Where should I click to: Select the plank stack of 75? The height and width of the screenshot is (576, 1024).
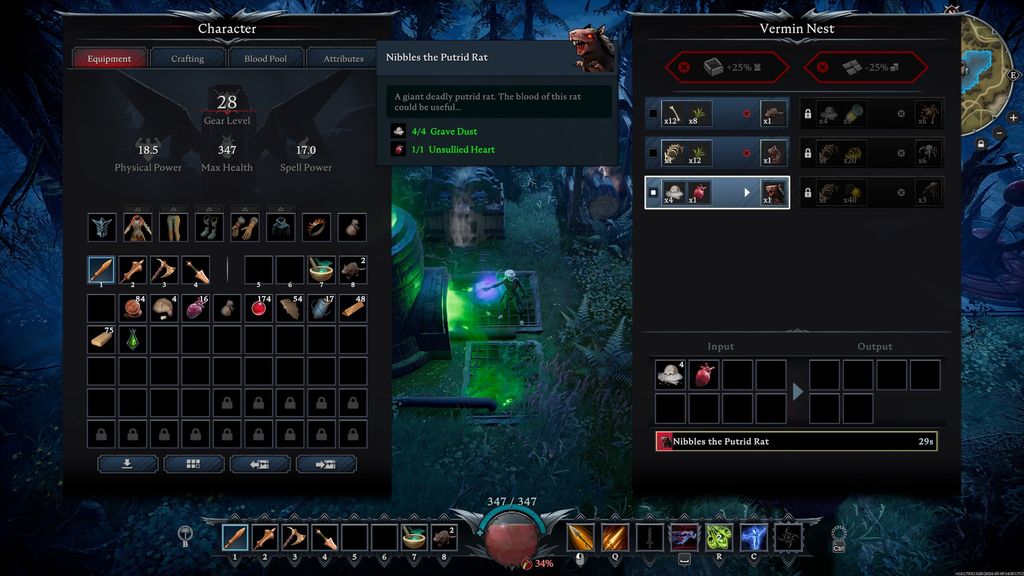click(x=101, y=340)
